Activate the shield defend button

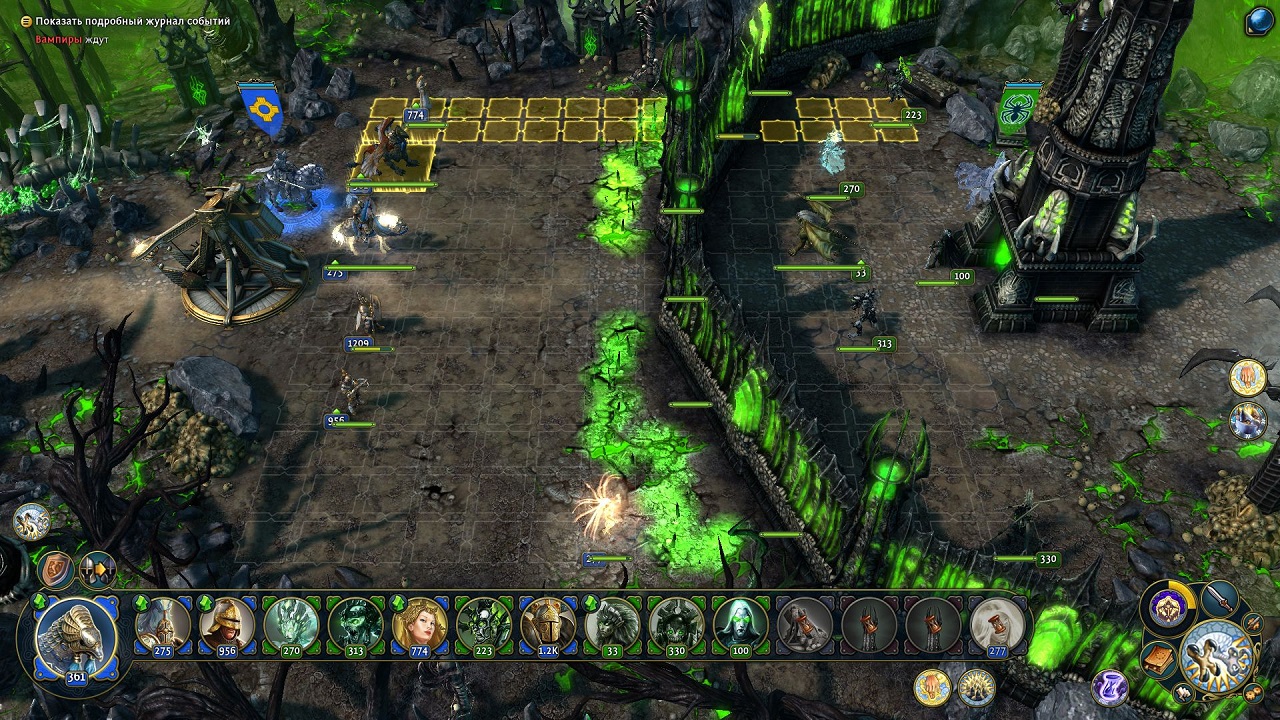57,570
